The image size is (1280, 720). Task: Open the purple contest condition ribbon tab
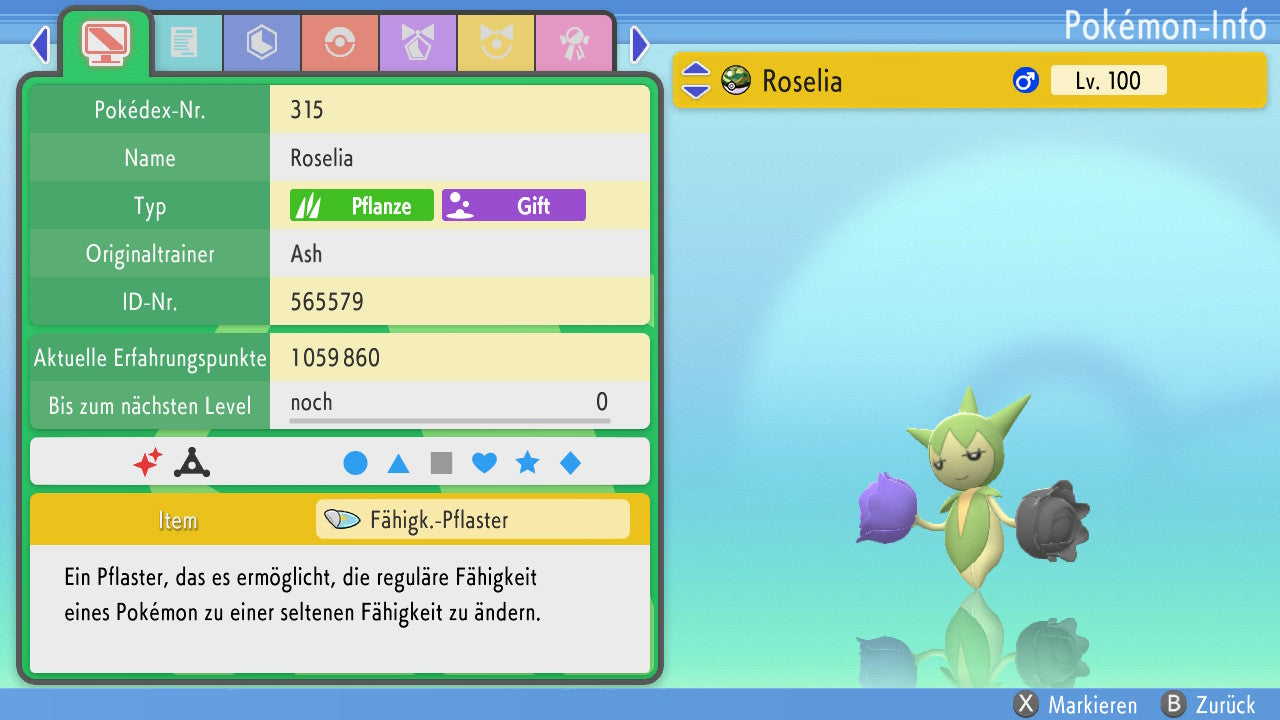click(418, 43)
